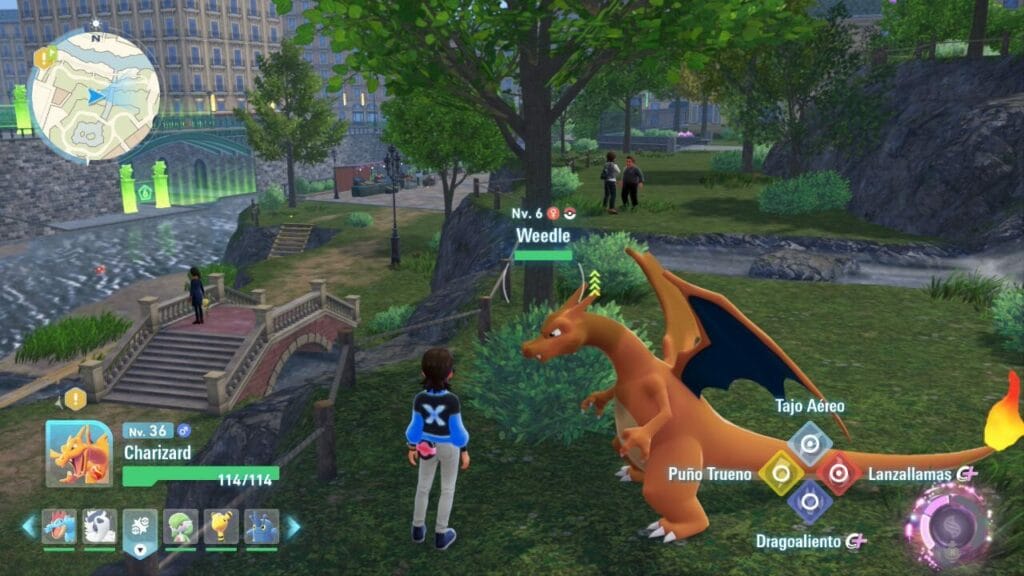Pick Ampharos from the party bar
1024x576 pixels.
coord(221,526)
